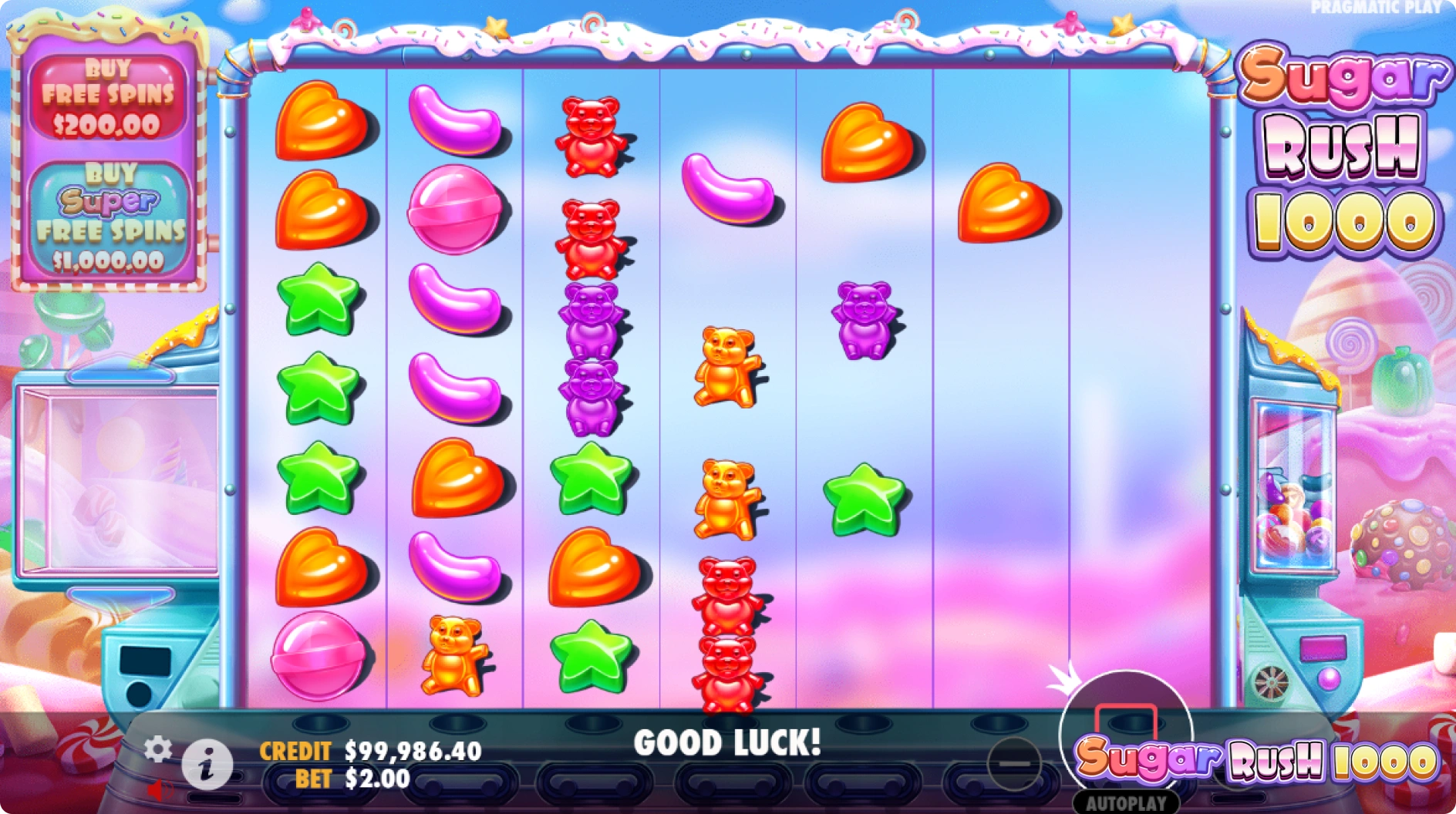This screenshot has height=814, width=1456.
Task: Click the GOOD LUCK status bar text
Action: (727, 744)
